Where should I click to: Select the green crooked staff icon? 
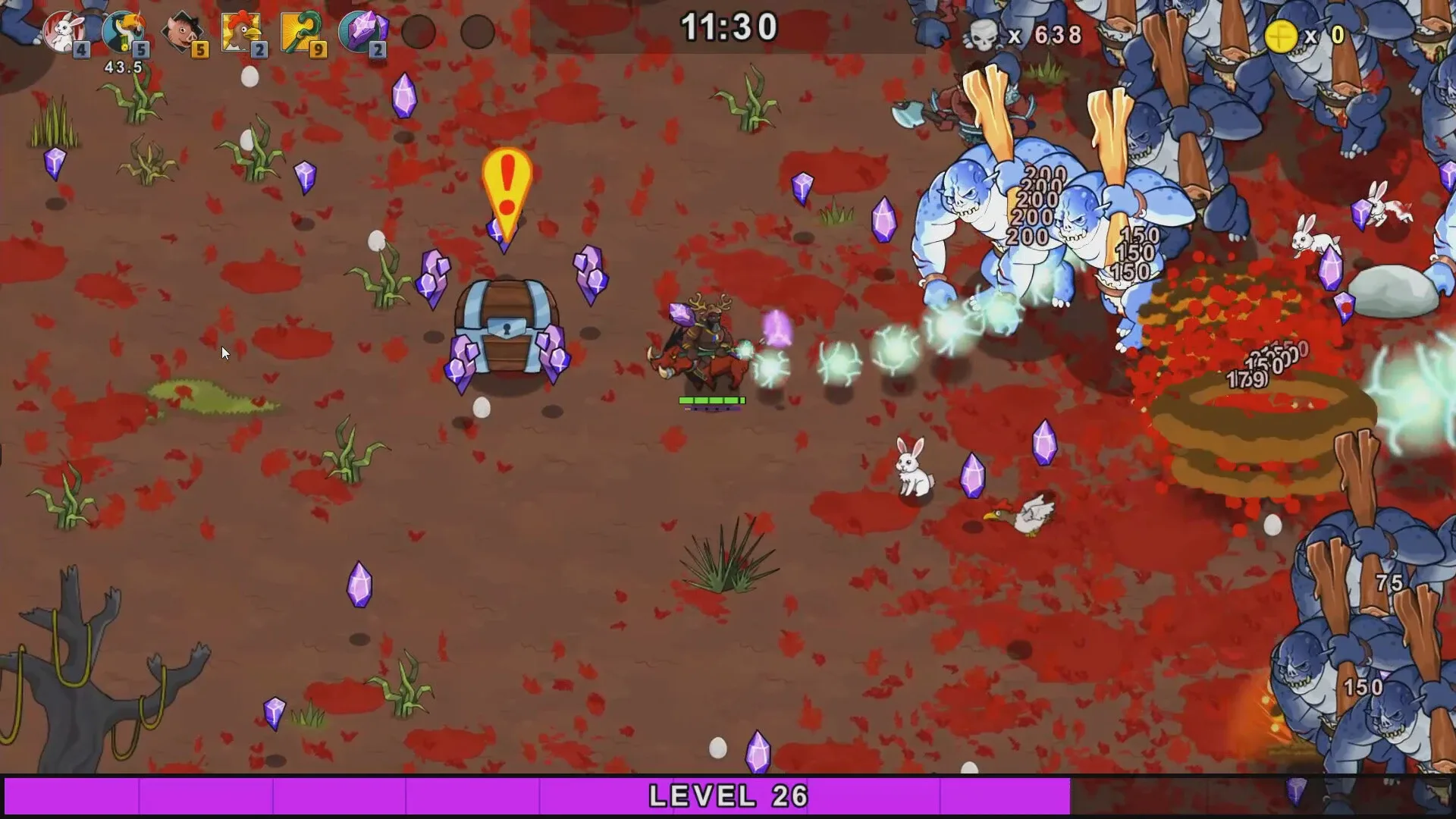pos(300,30)
